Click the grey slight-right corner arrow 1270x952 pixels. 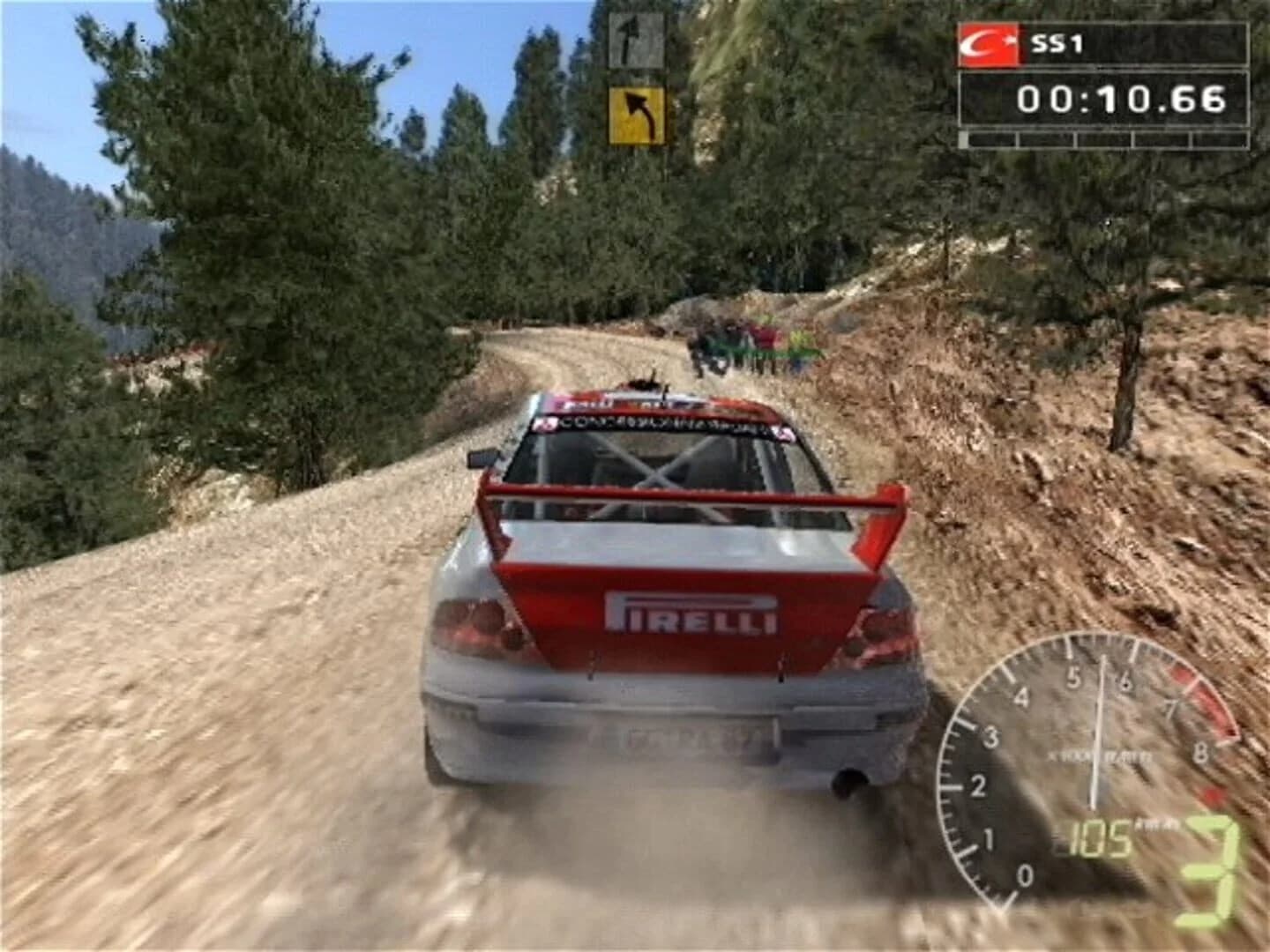point(638,41)
